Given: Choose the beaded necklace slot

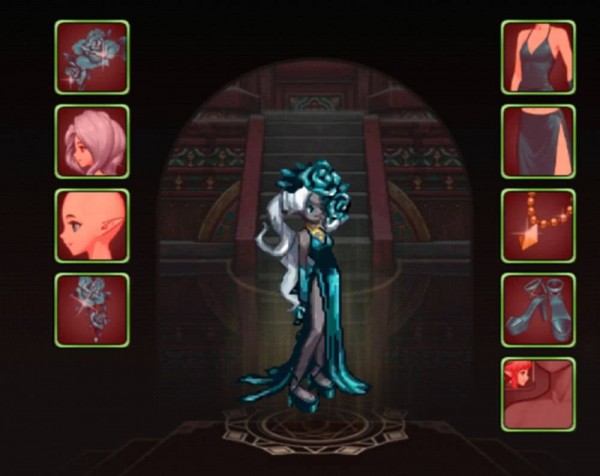Looking at the screenshot, I should point(538,226).
